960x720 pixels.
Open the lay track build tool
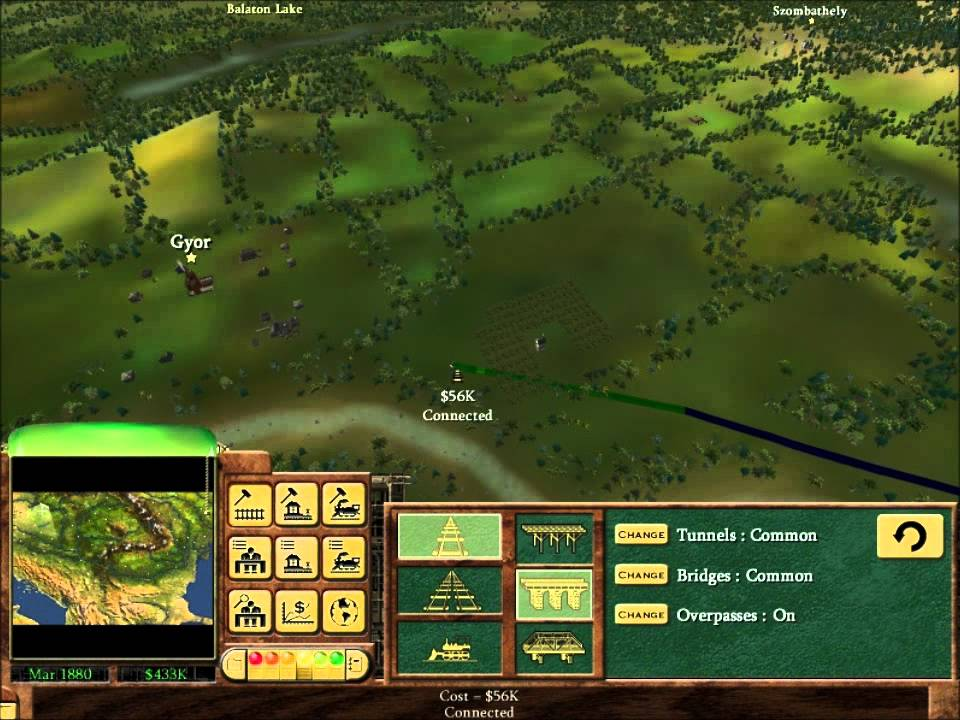point(250,504)
